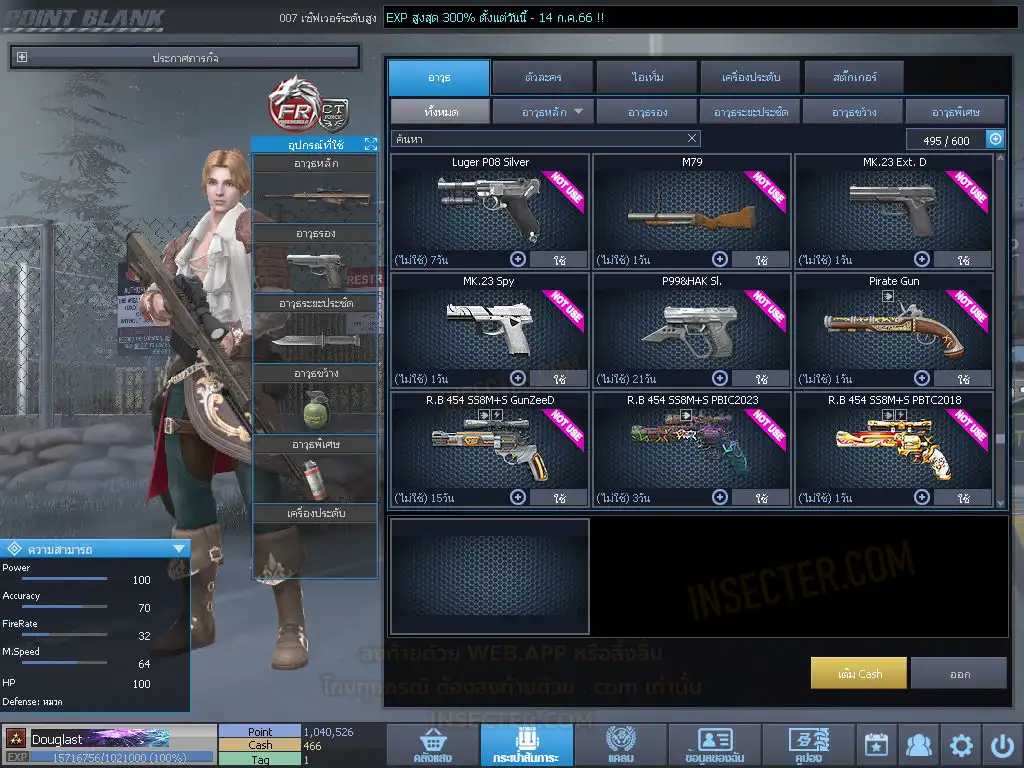1024x768 pixels.
Task: Top up with the เติม Cash button
Action: coord(859,673)
